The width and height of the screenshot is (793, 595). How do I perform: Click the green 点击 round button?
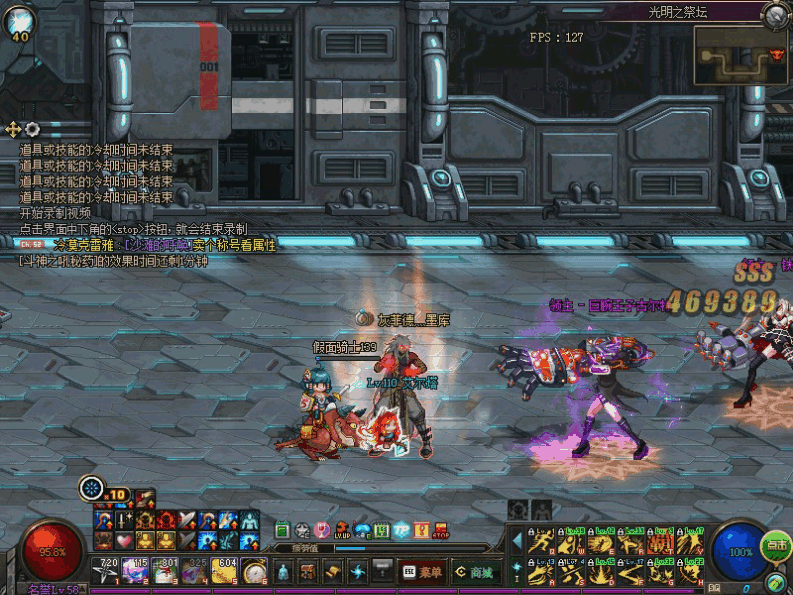[x=776, y=546]
